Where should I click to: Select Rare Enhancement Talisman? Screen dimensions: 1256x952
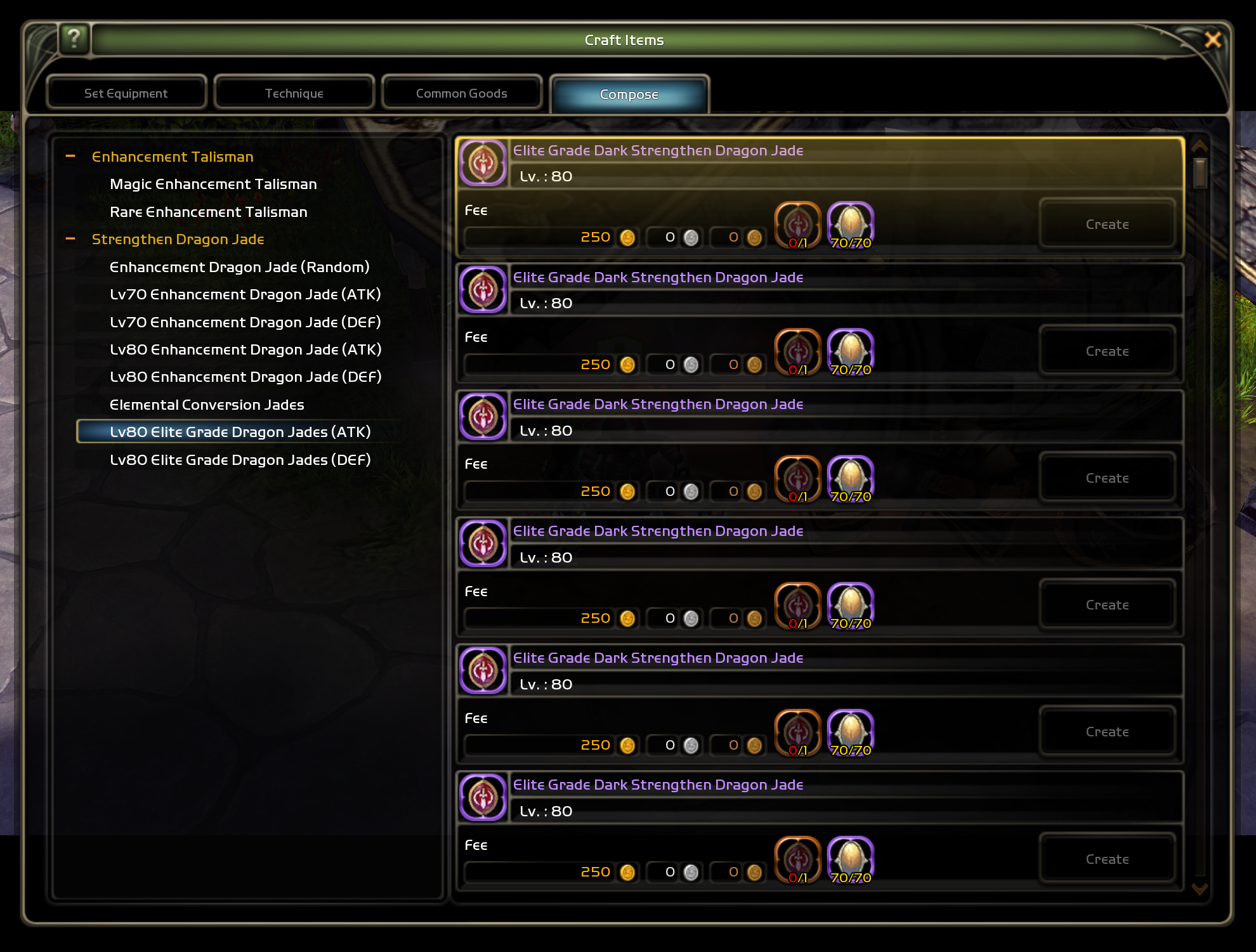(208, 212)
